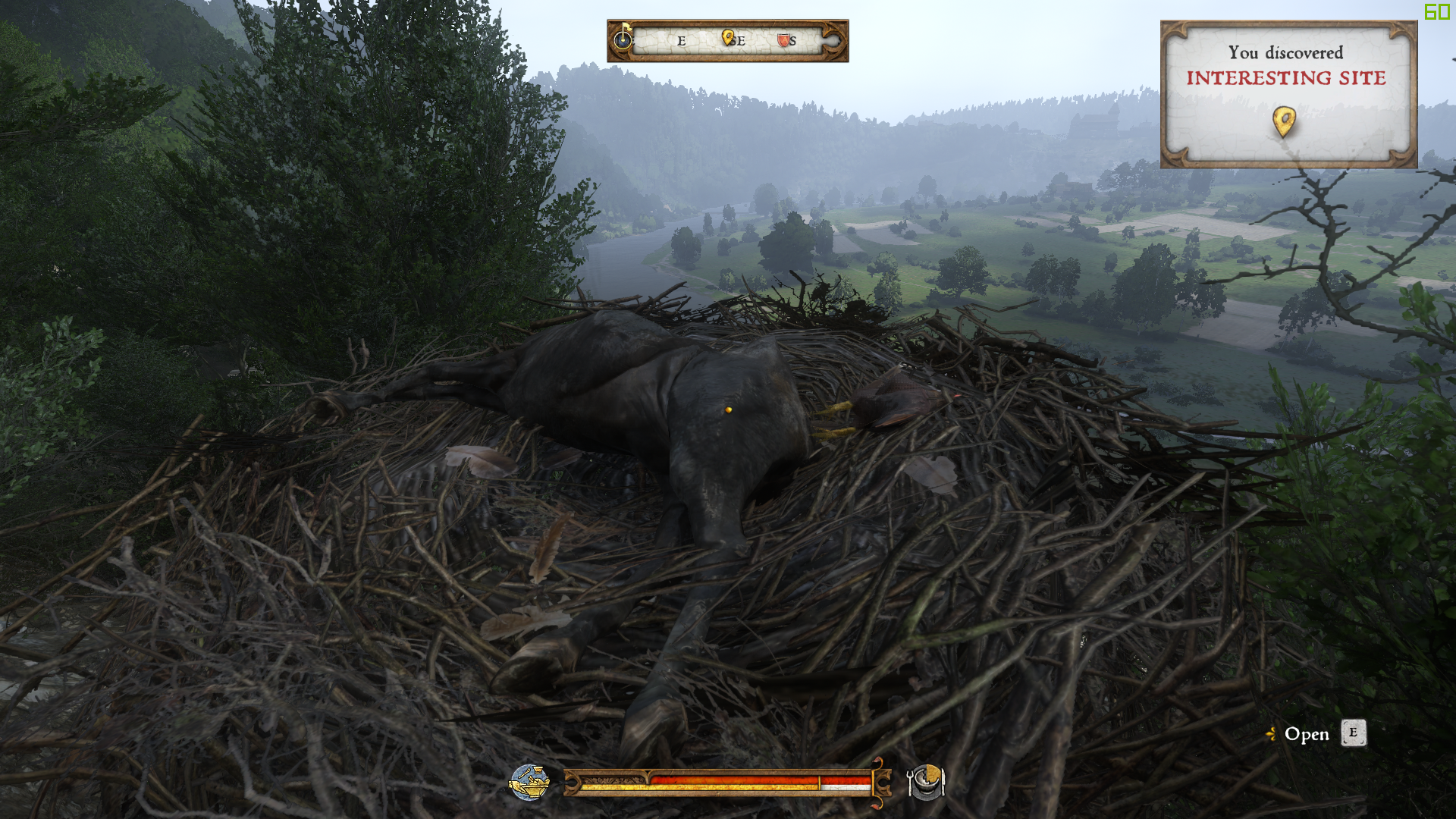The image size is (1456, 819).
Task: Click the Open action label
Action: [x=1306, y=735]
